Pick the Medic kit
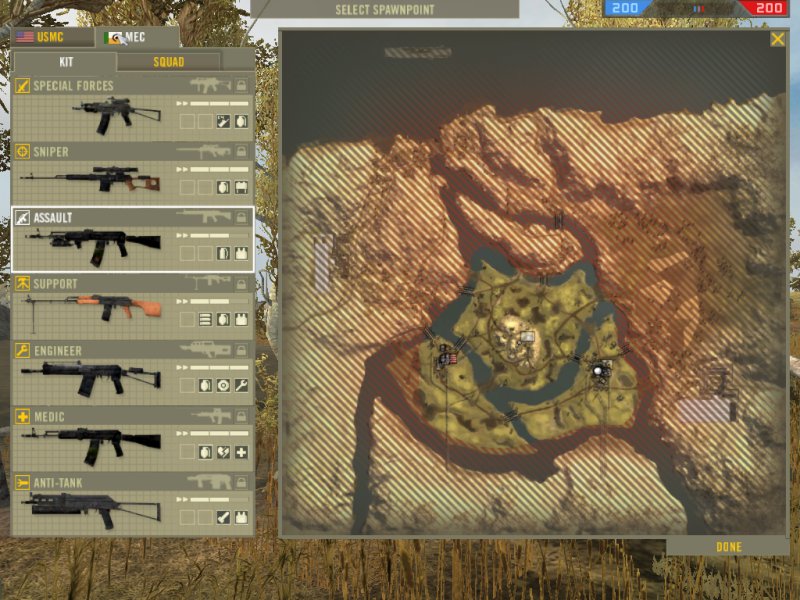 click(132, 436)
